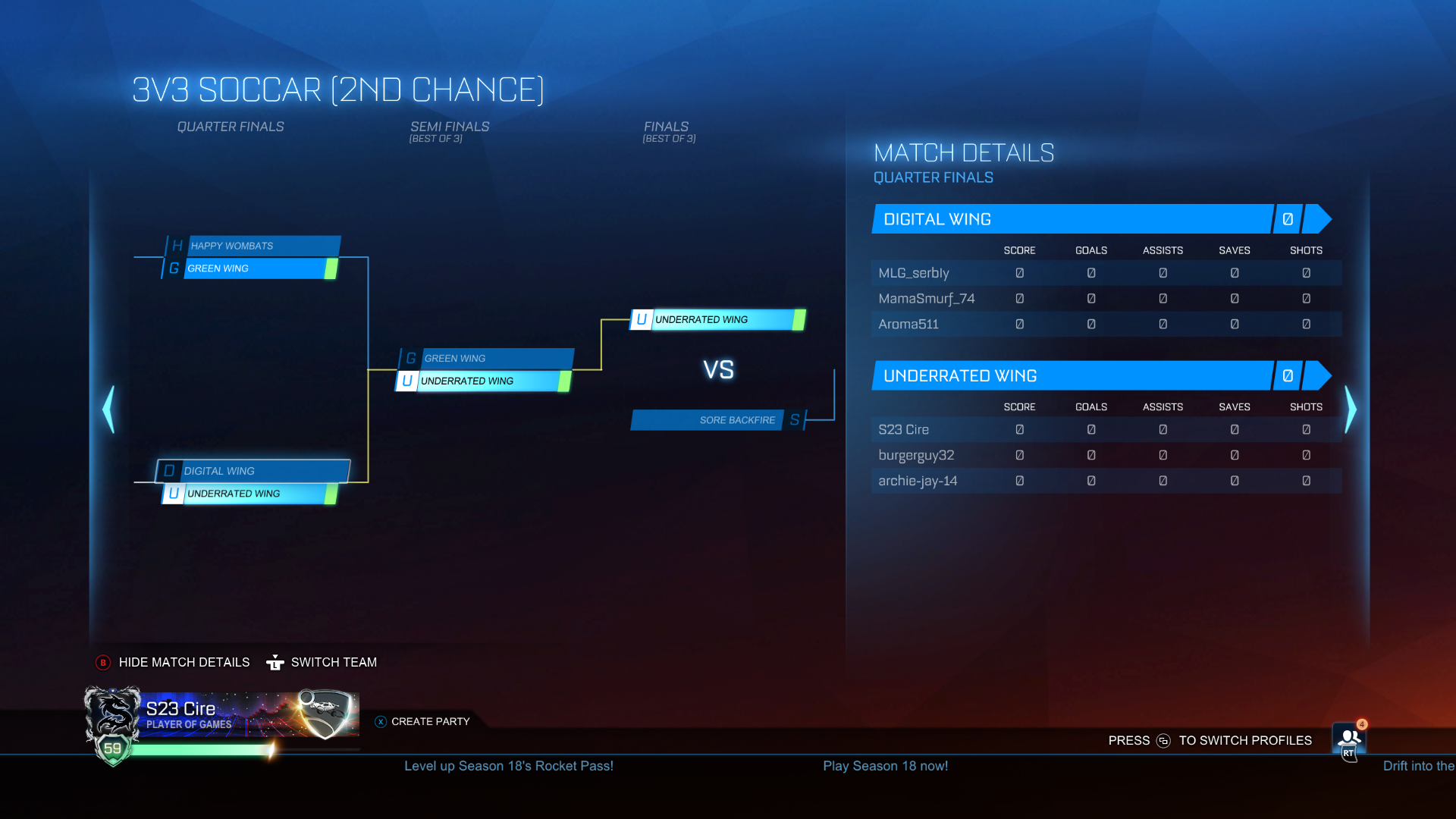This screenshot has height=819, width=1456.
Task: Select the Semi Finals stage header
Action: tap(449, 127)
